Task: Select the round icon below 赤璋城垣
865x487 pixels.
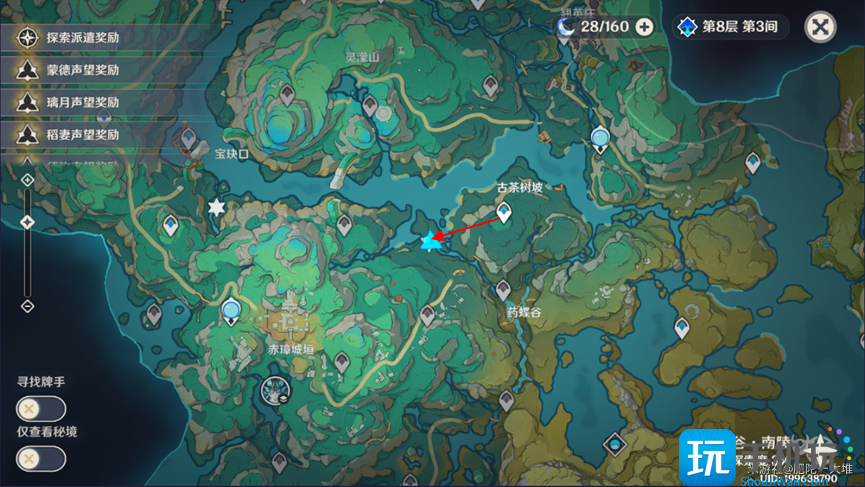Action: [x=273, y=389]
